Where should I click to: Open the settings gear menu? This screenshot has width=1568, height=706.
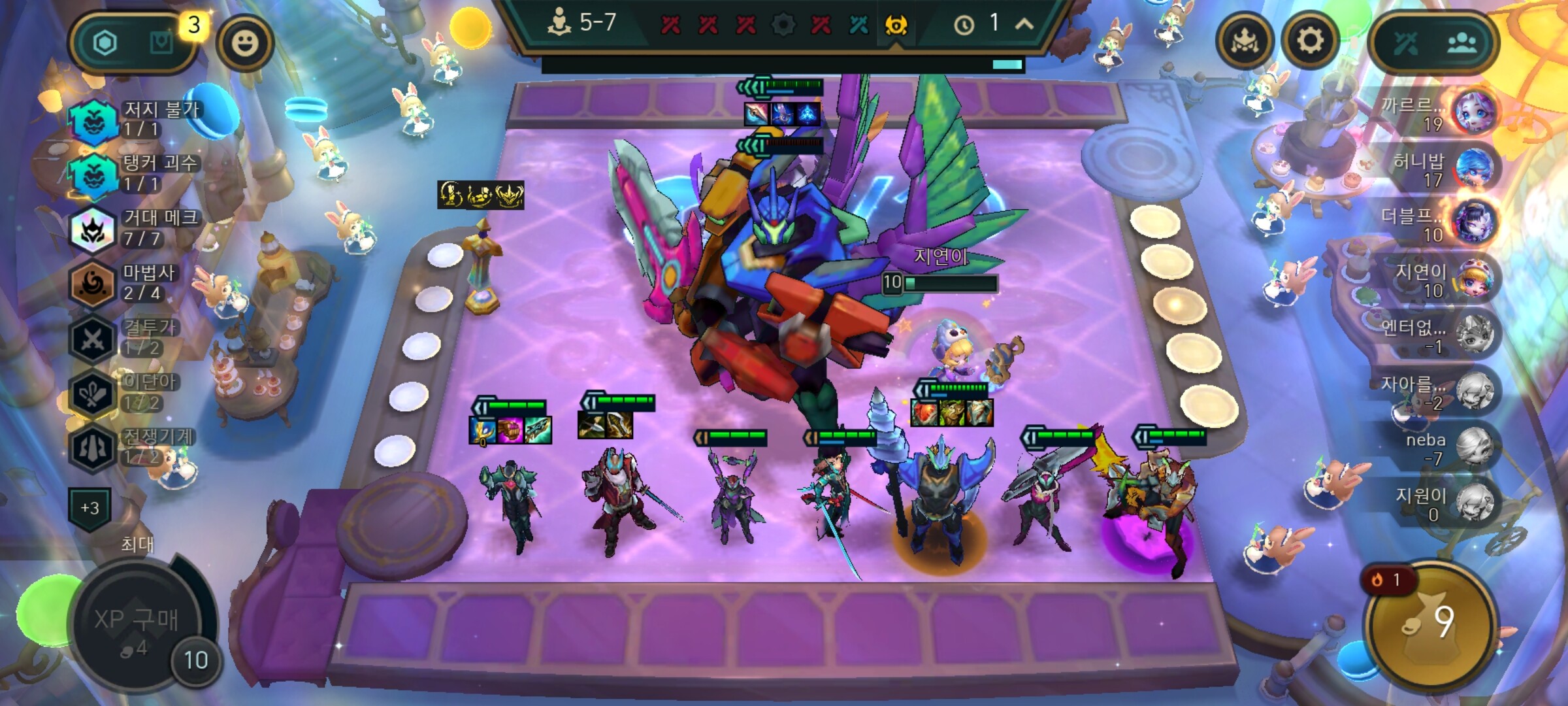tap(1309, 42)
